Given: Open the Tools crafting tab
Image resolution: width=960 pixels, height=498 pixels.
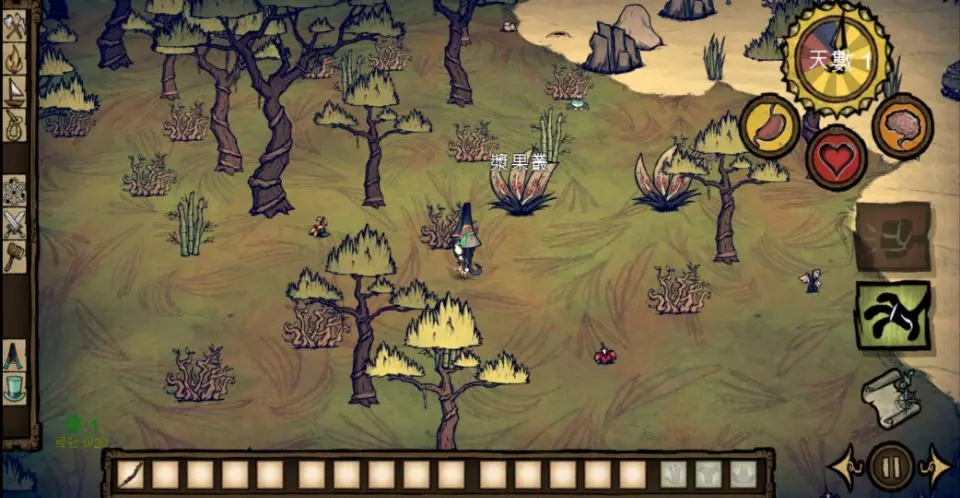Looking at the screenshot, I should click(x=16, y=25).
